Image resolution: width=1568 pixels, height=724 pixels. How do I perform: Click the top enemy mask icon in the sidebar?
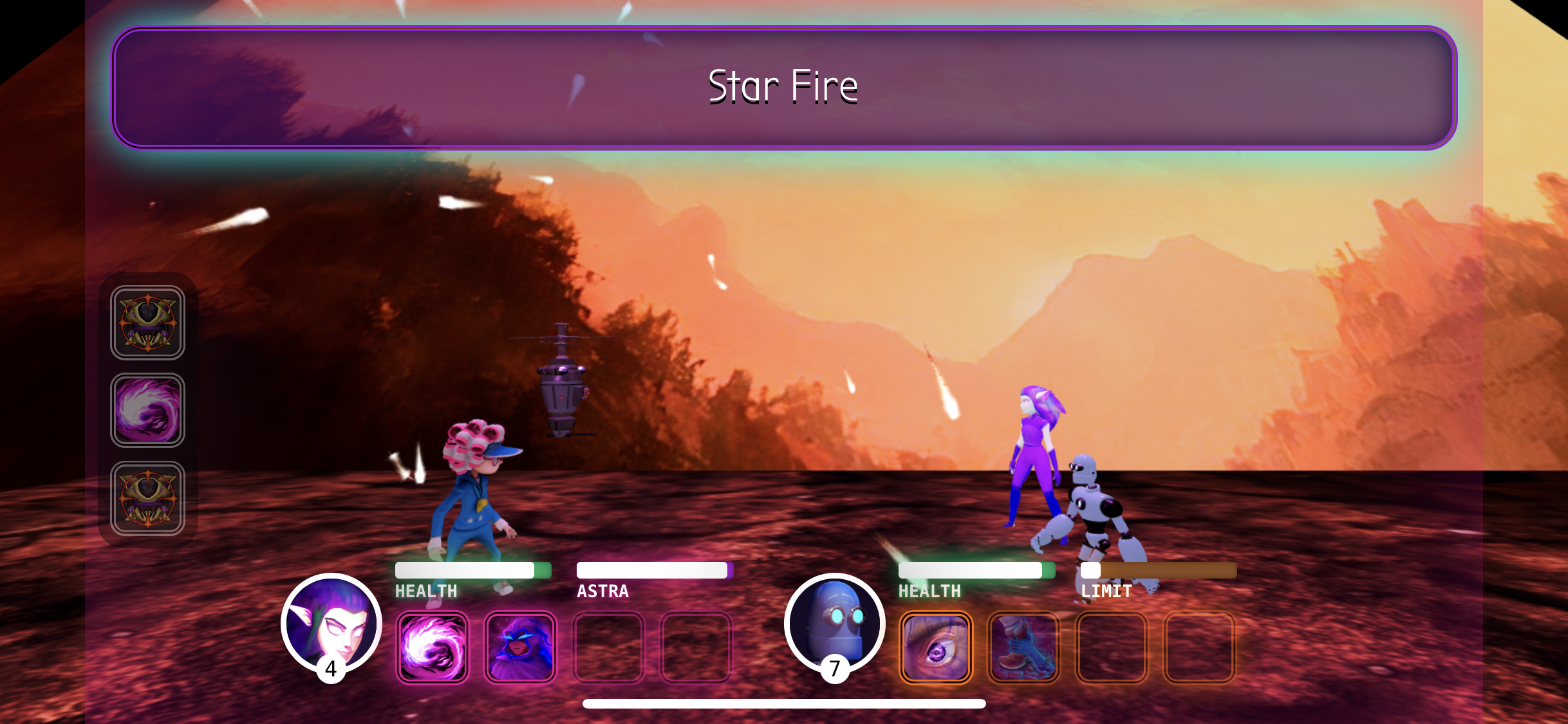point(147,322)
